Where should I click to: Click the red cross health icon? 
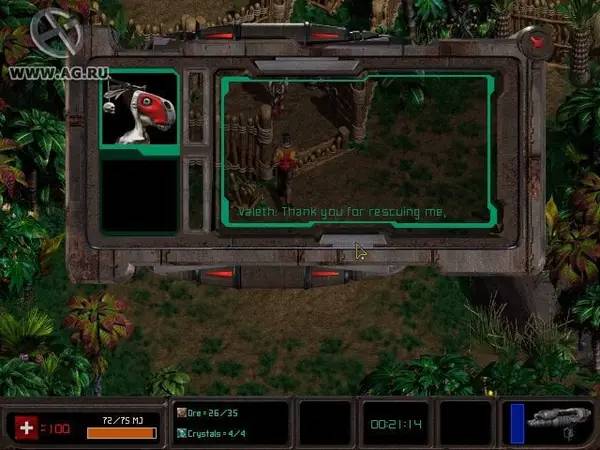coord(26,428)
